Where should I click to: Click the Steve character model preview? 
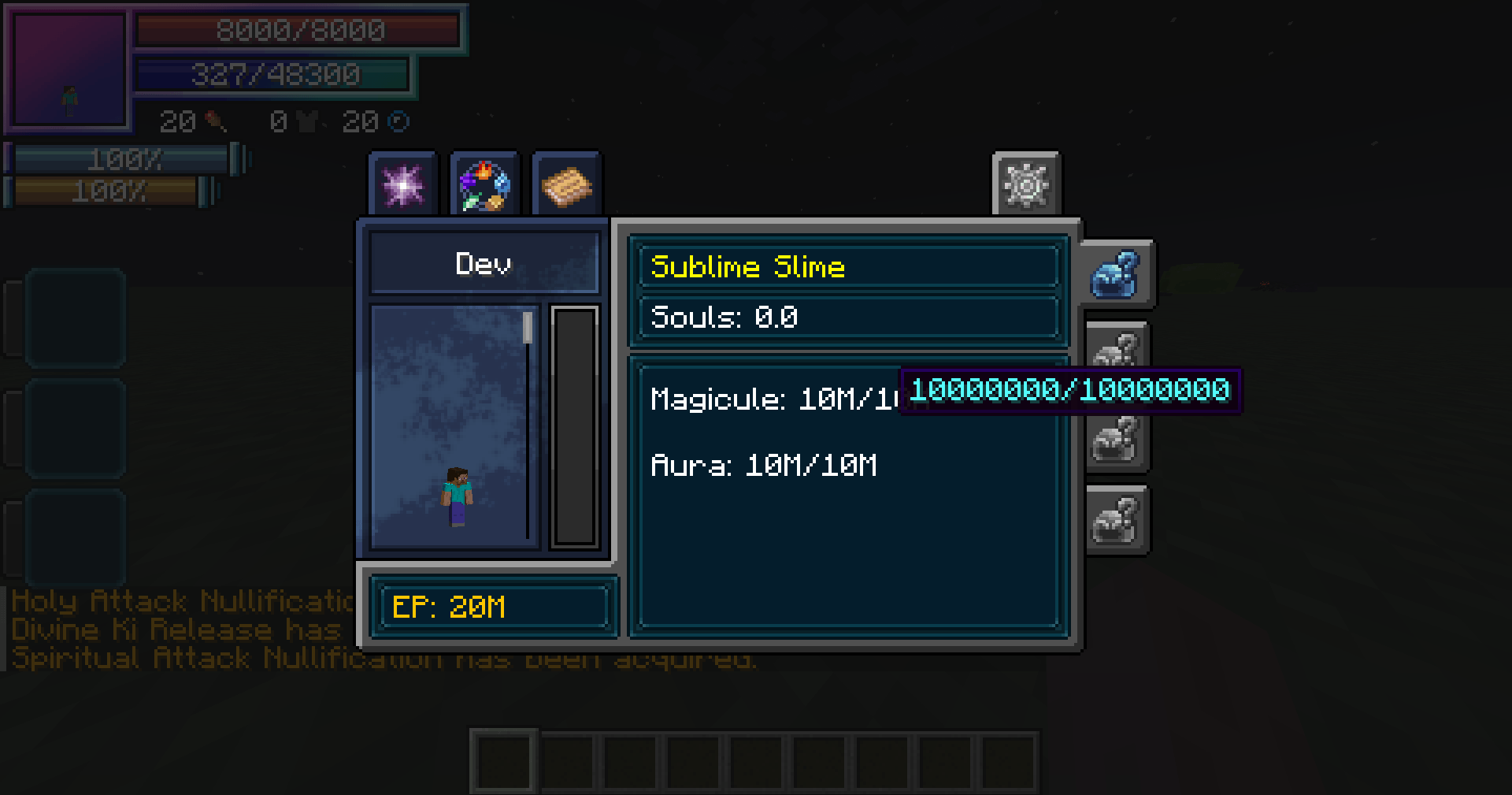pos(457,496)
